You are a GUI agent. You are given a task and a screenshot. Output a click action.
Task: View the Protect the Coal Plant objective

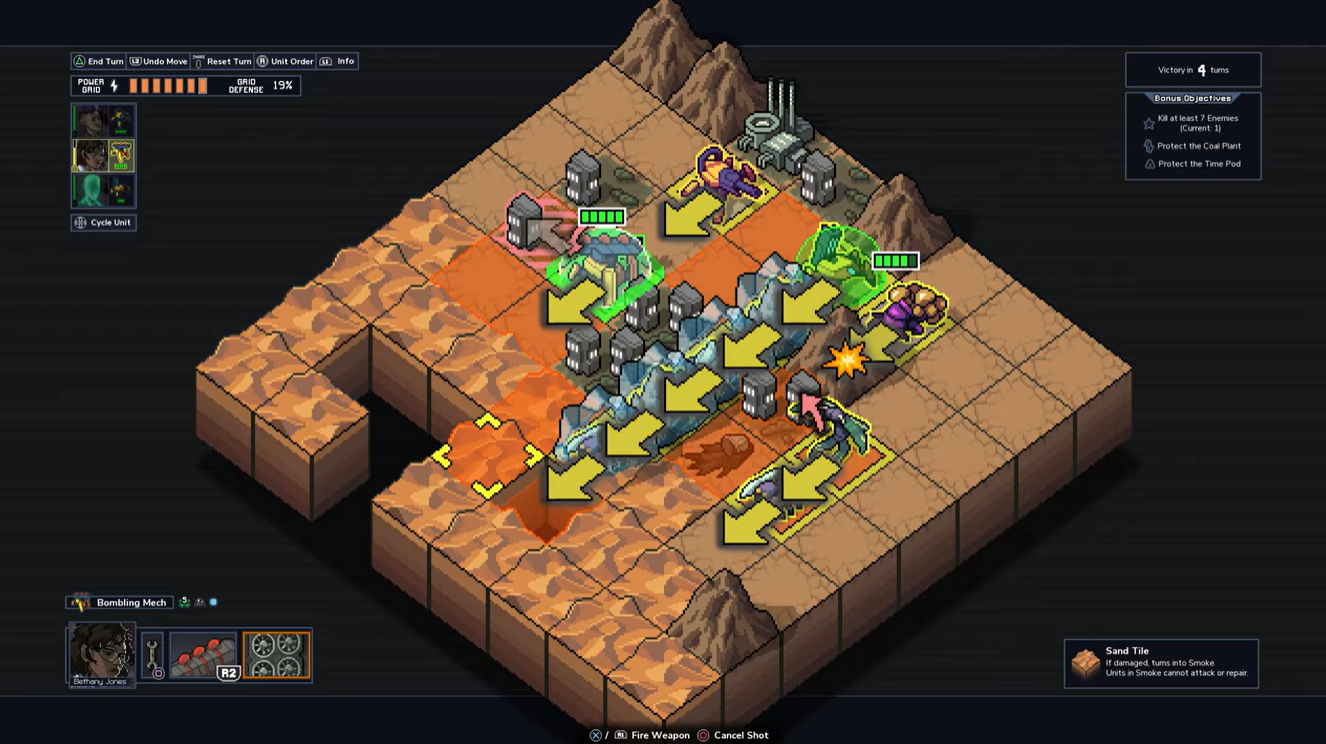1198,146
